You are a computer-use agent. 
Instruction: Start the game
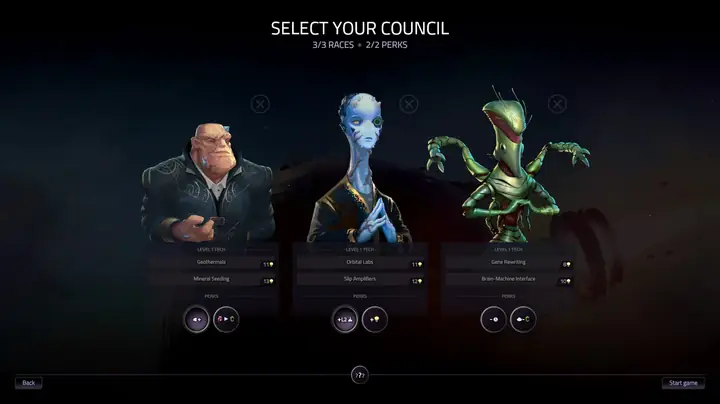[x=684, y=382]
